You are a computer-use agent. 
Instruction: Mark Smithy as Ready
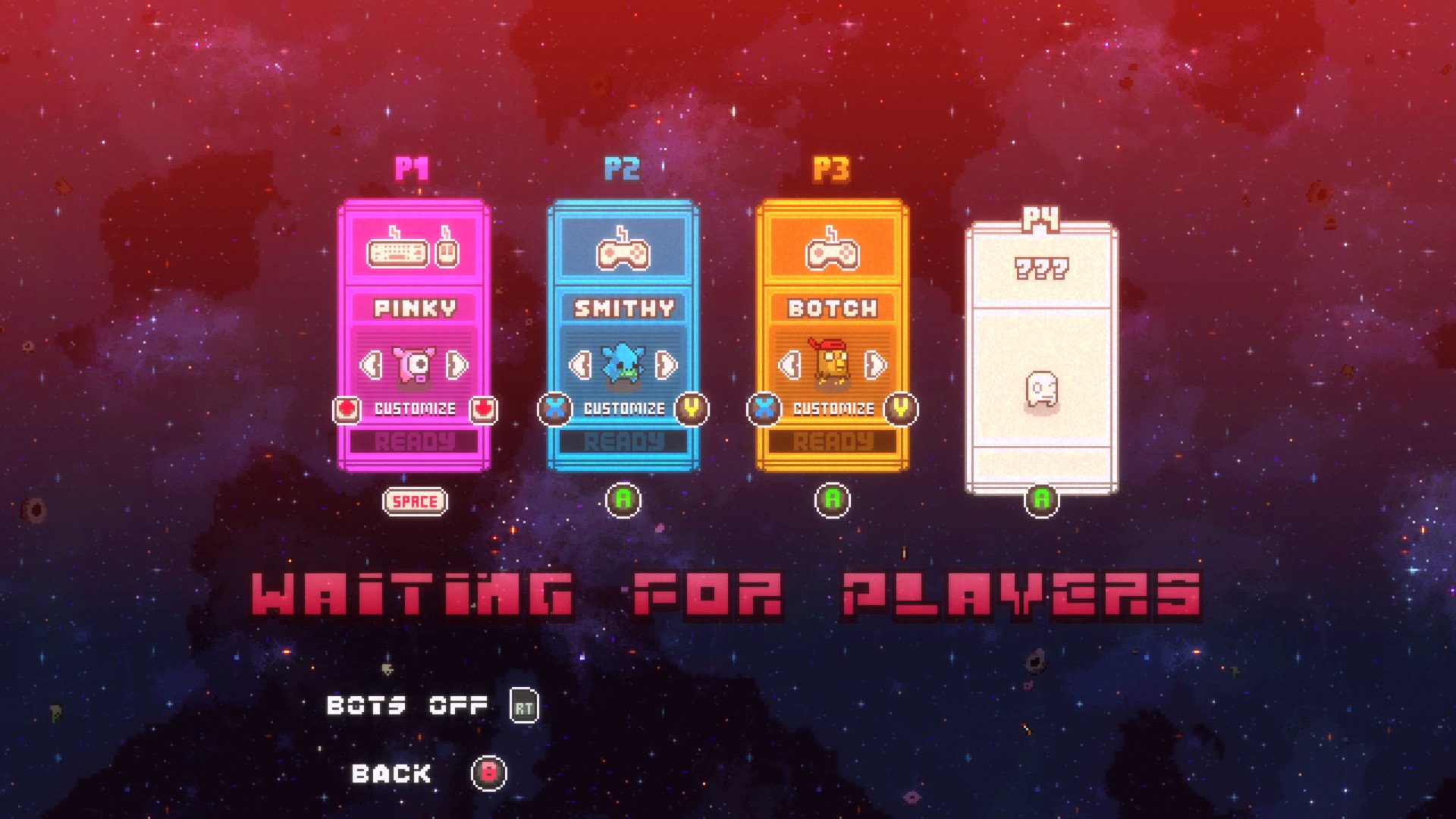point(624,441)
